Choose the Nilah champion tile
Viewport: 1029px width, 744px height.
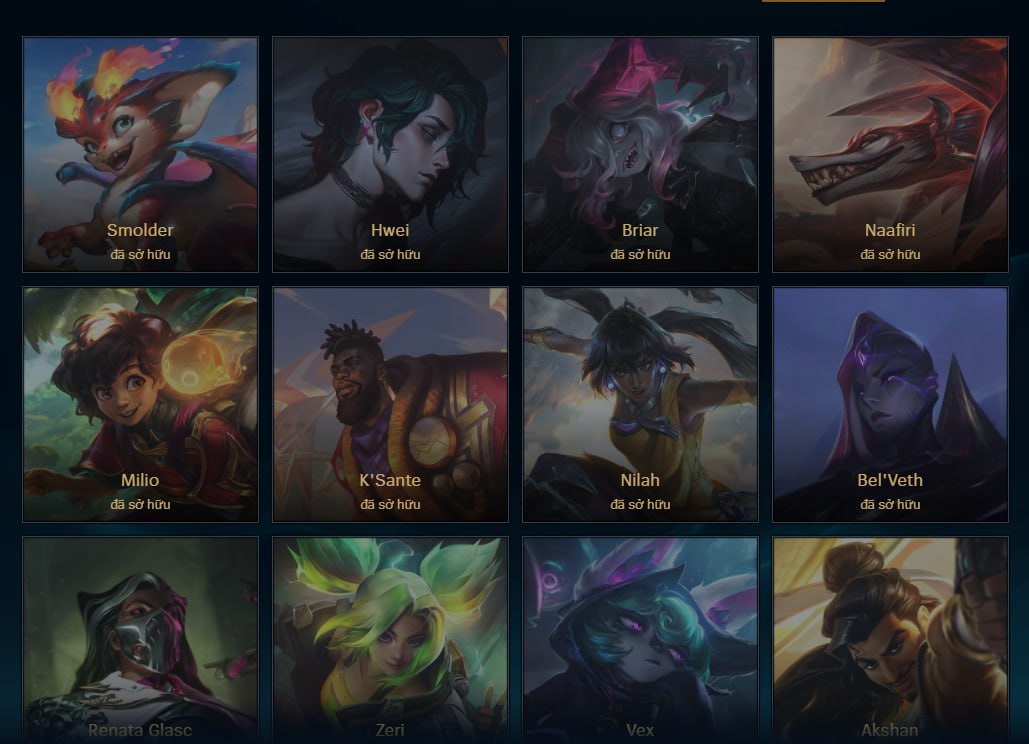(640, 405)
